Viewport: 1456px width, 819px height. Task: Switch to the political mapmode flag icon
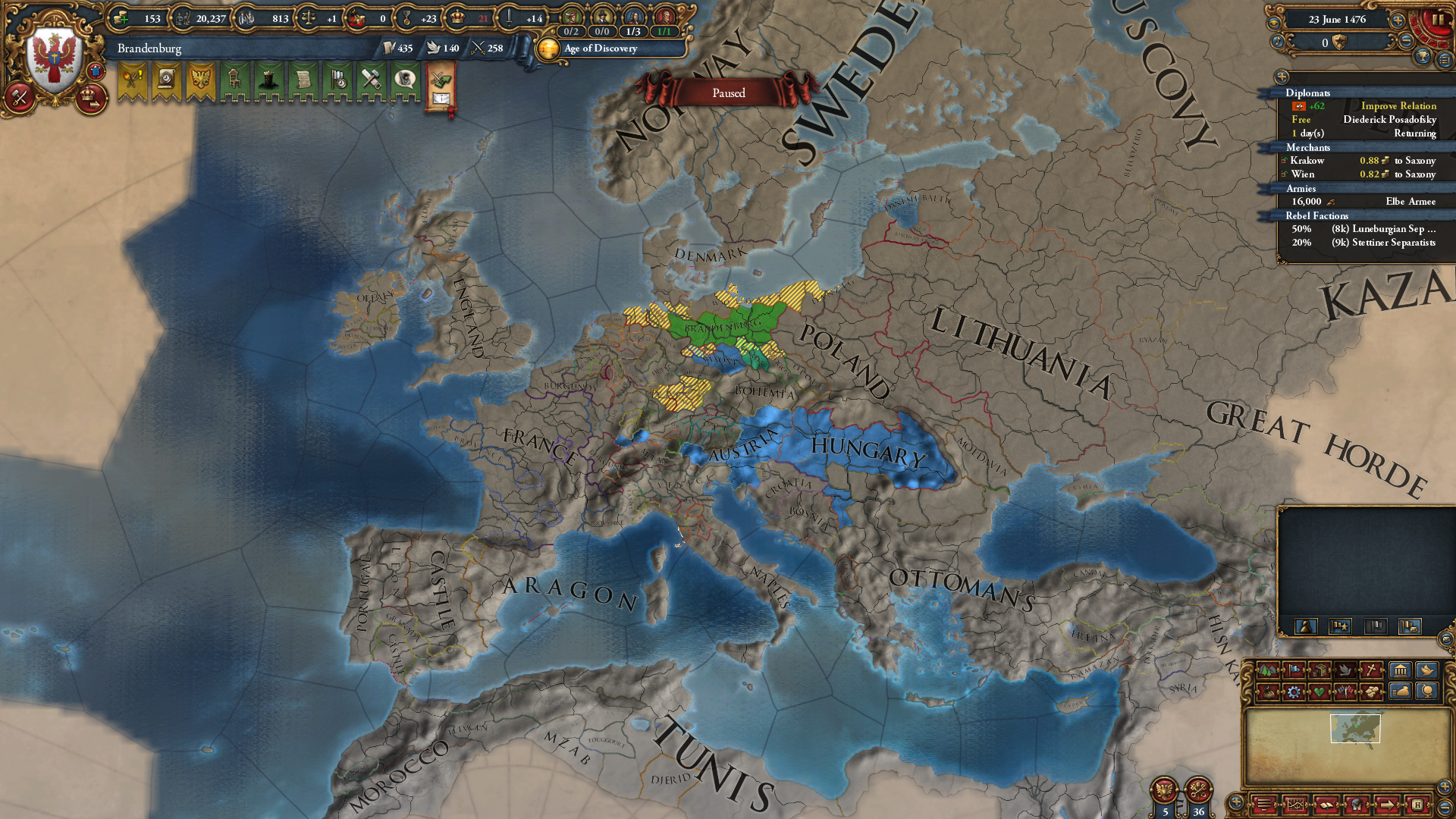[1294, 670]
